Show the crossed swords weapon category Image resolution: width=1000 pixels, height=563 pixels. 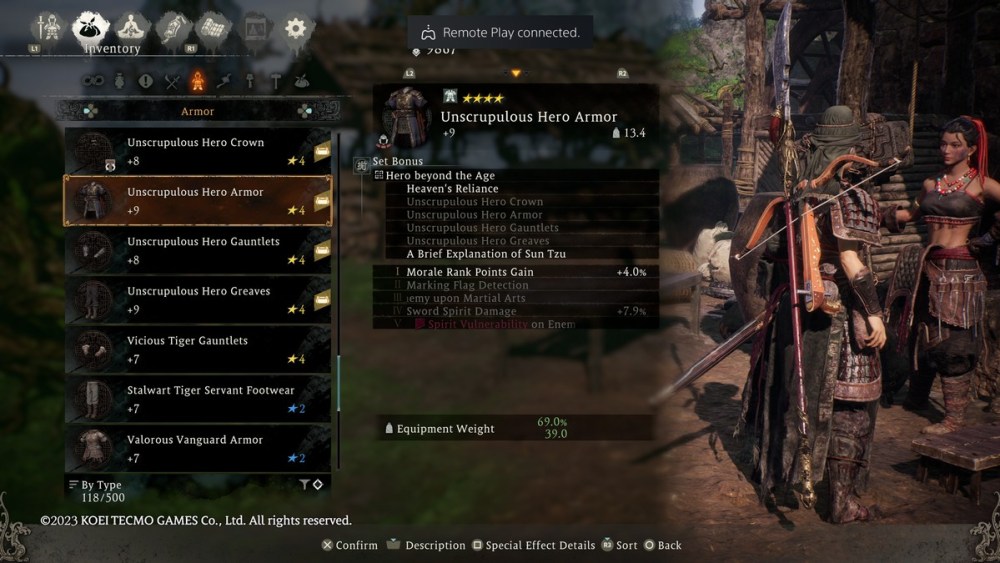[x=172, y=82]
